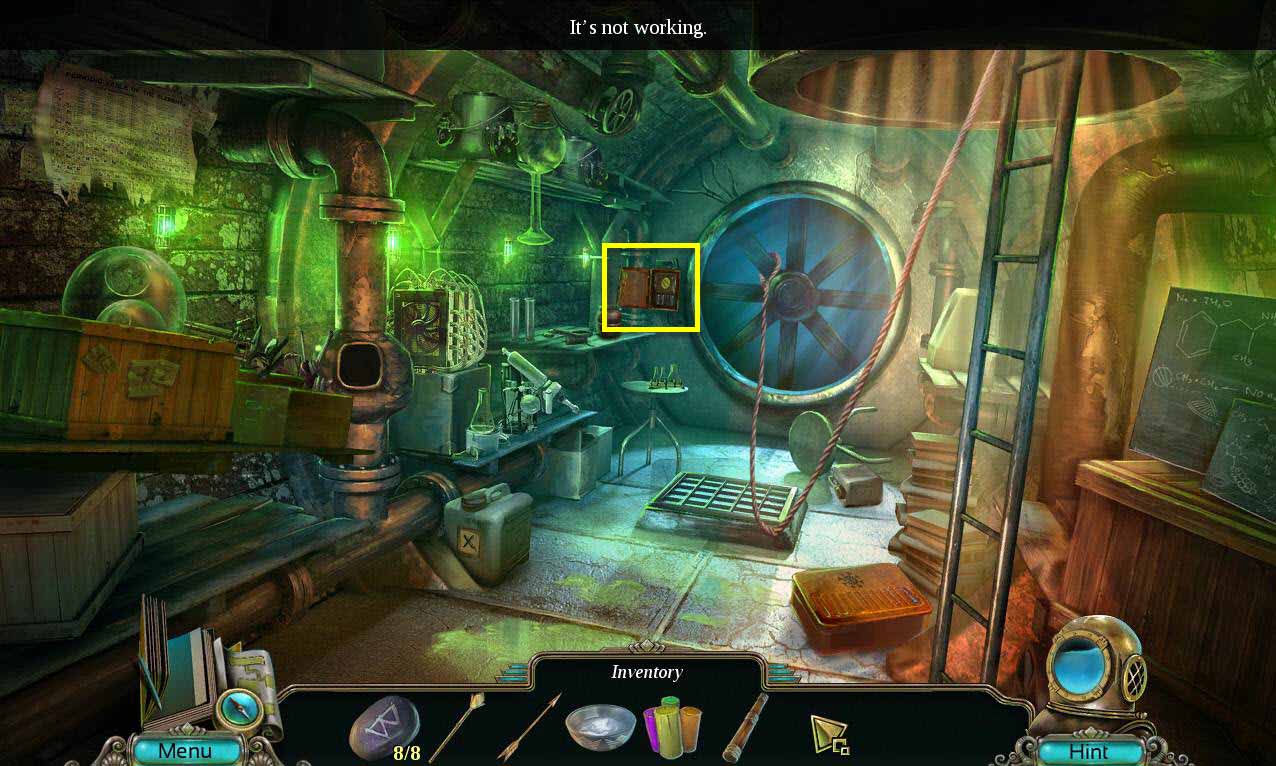Select the rune stone in inventory
The width and height of the screenshot is (1276, 766).
[x=384, y=728]
